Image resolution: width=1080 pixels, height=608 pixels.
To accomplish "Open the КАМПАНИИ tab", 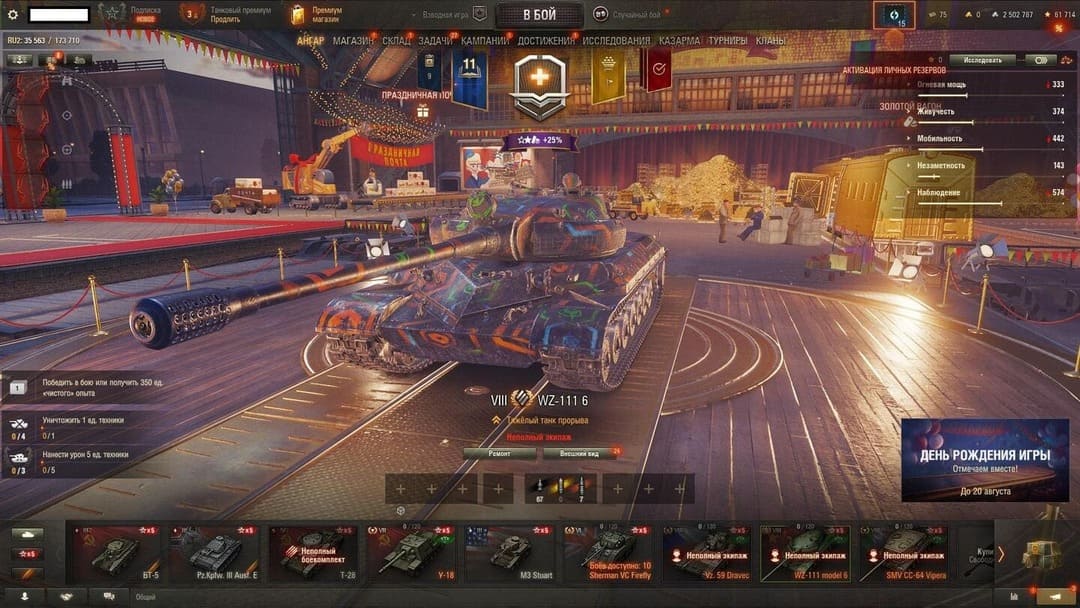I will click(485, 41).
